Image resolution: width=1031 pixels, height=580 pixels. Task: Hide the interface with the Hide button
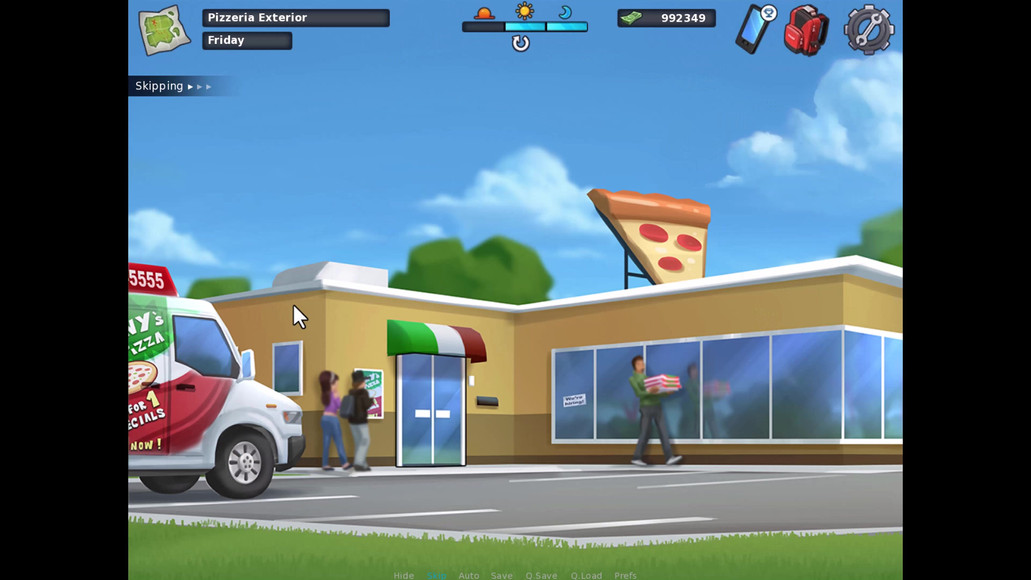click(x=403, y=575)
